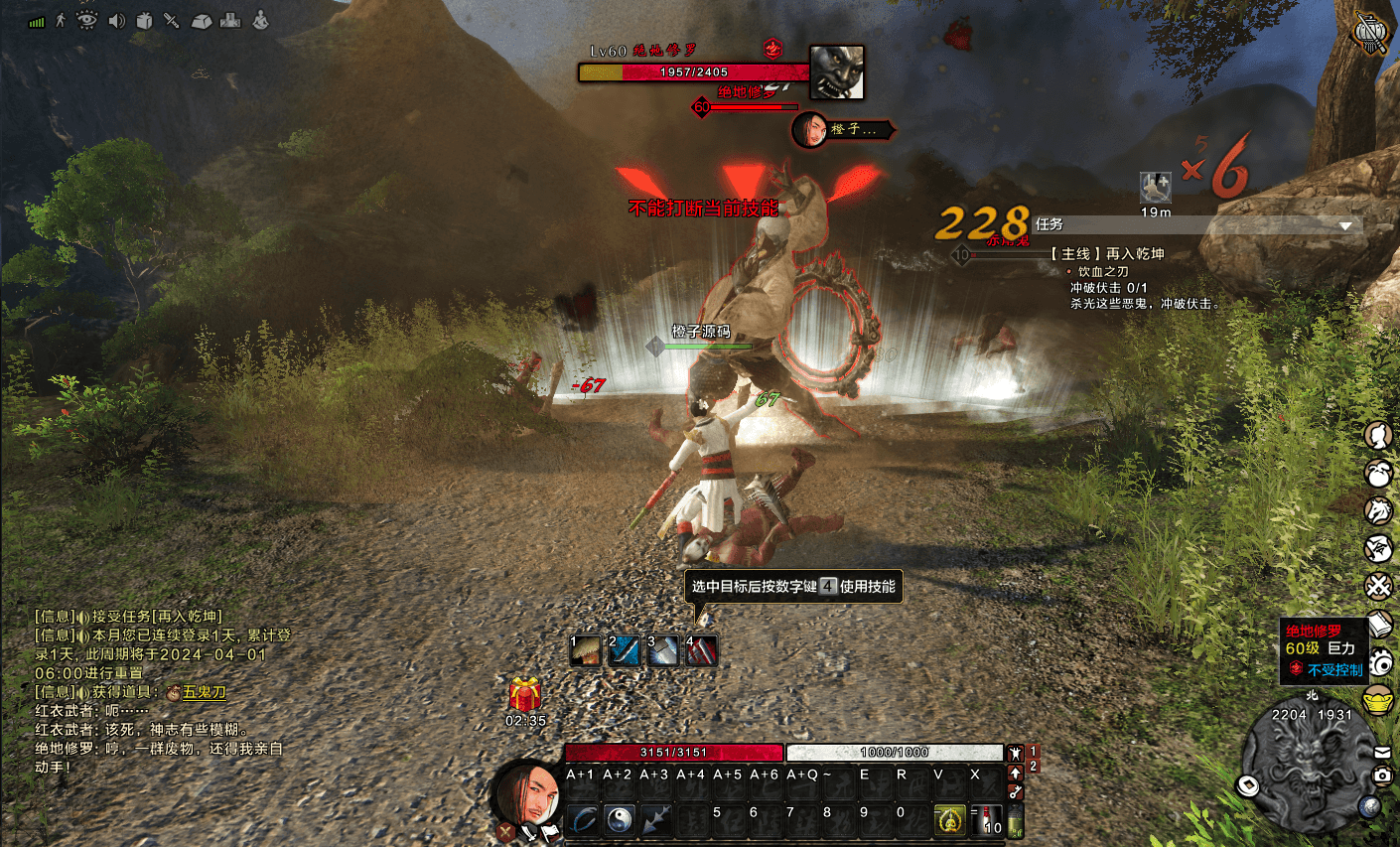The height and width of the screenshot is (847, 1400).
Task: Claim the red timed gift box
Action: (524, 694)
